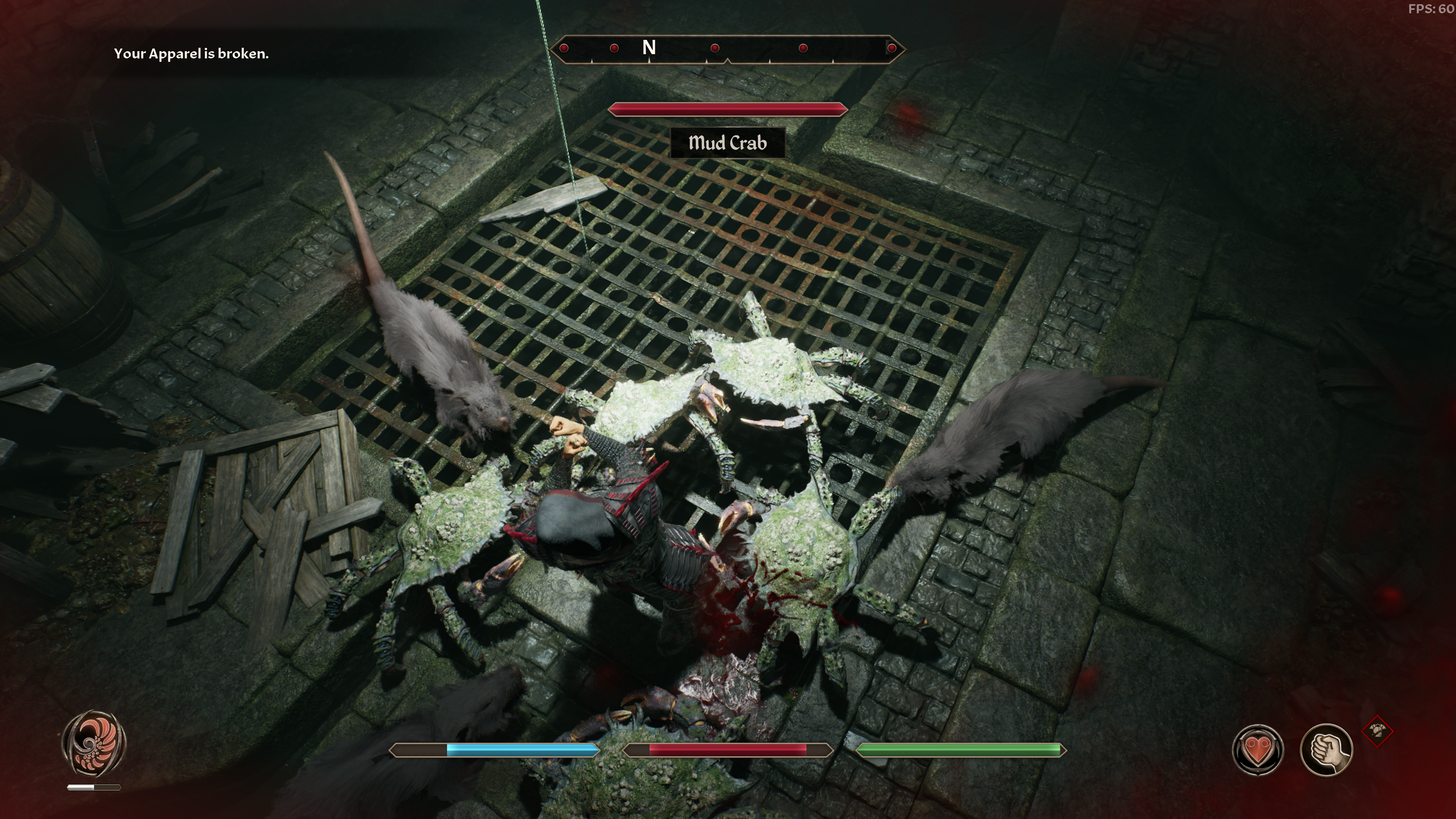Viewport: 1456px width, 819px height.
Task: Select the heart healing spell icon
Action: [1258, 750]
